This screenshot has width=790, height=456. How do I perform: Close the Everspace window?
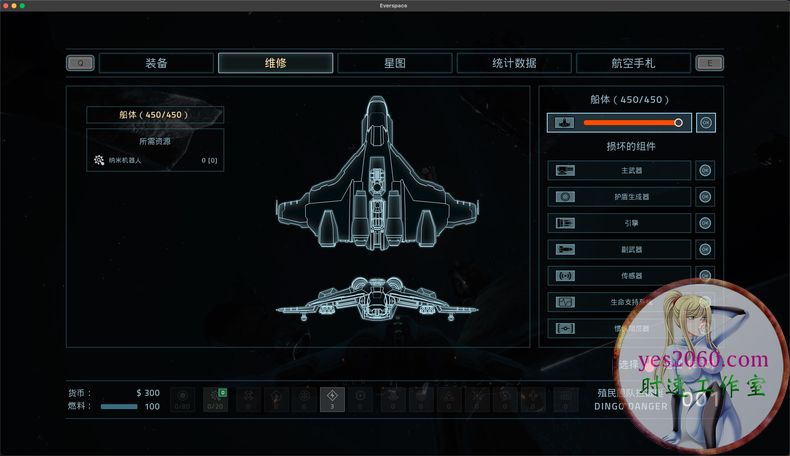click(x=7, y=6)
